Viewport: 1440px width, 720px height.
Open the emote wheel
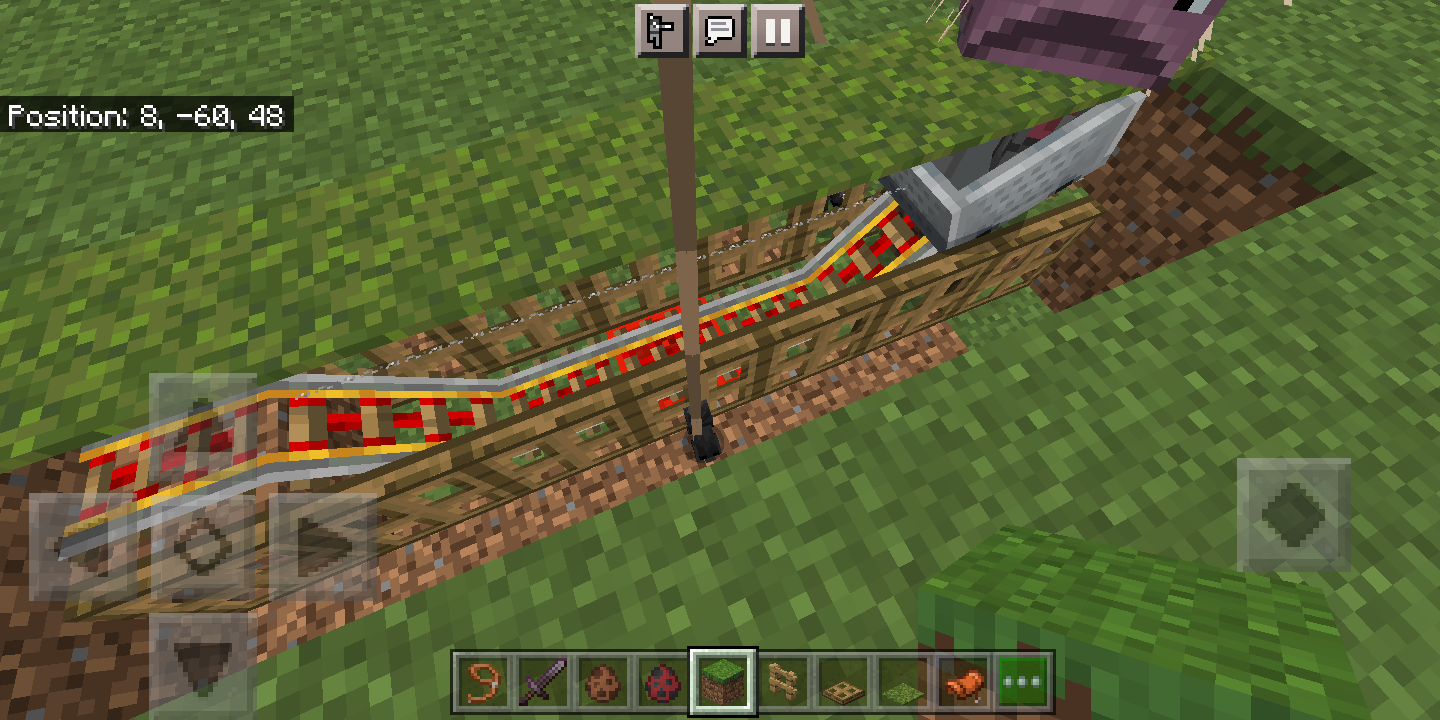(661, 31)
